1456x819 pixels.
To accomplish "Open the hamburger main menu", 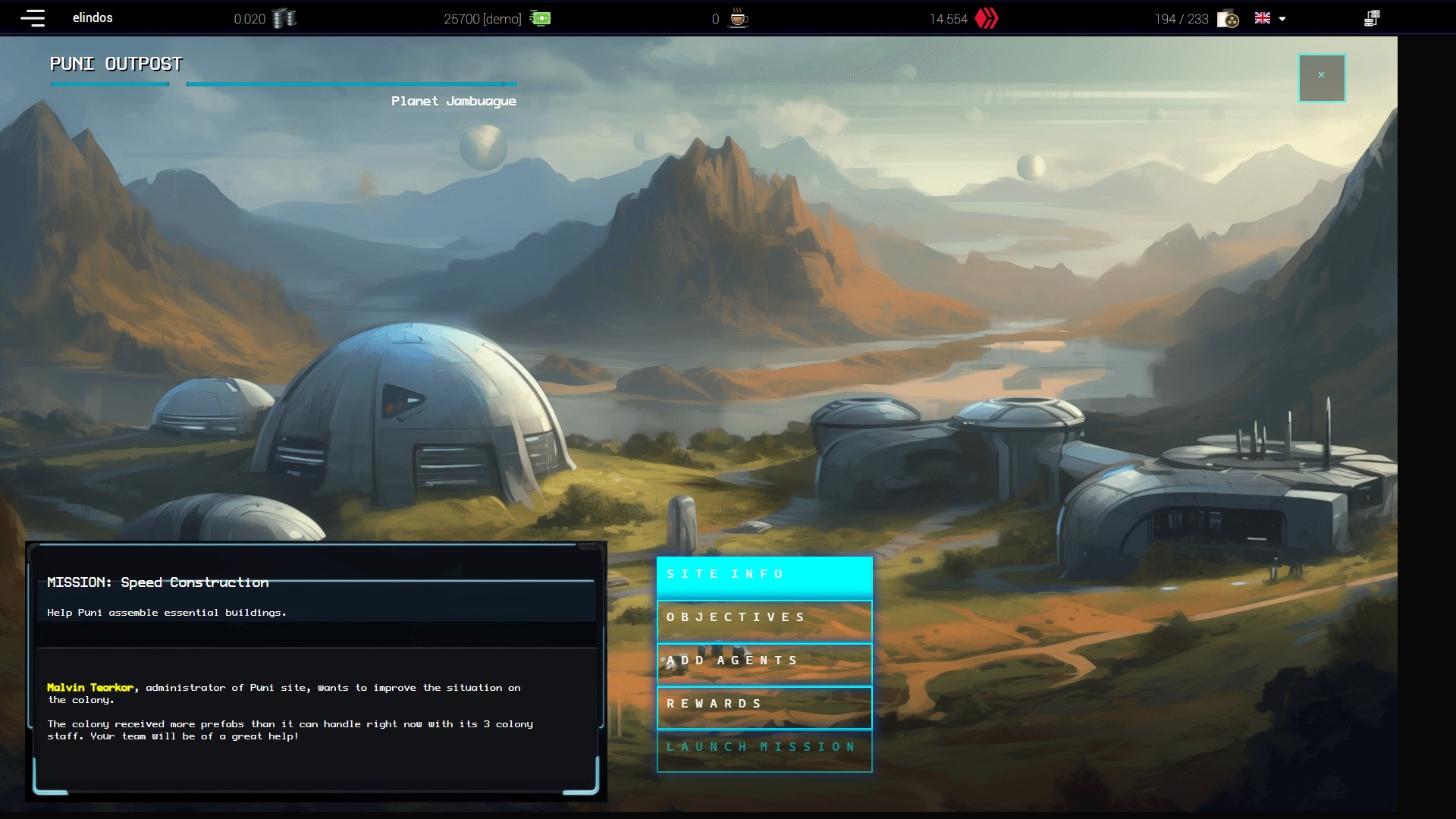I will pos(33,18).
